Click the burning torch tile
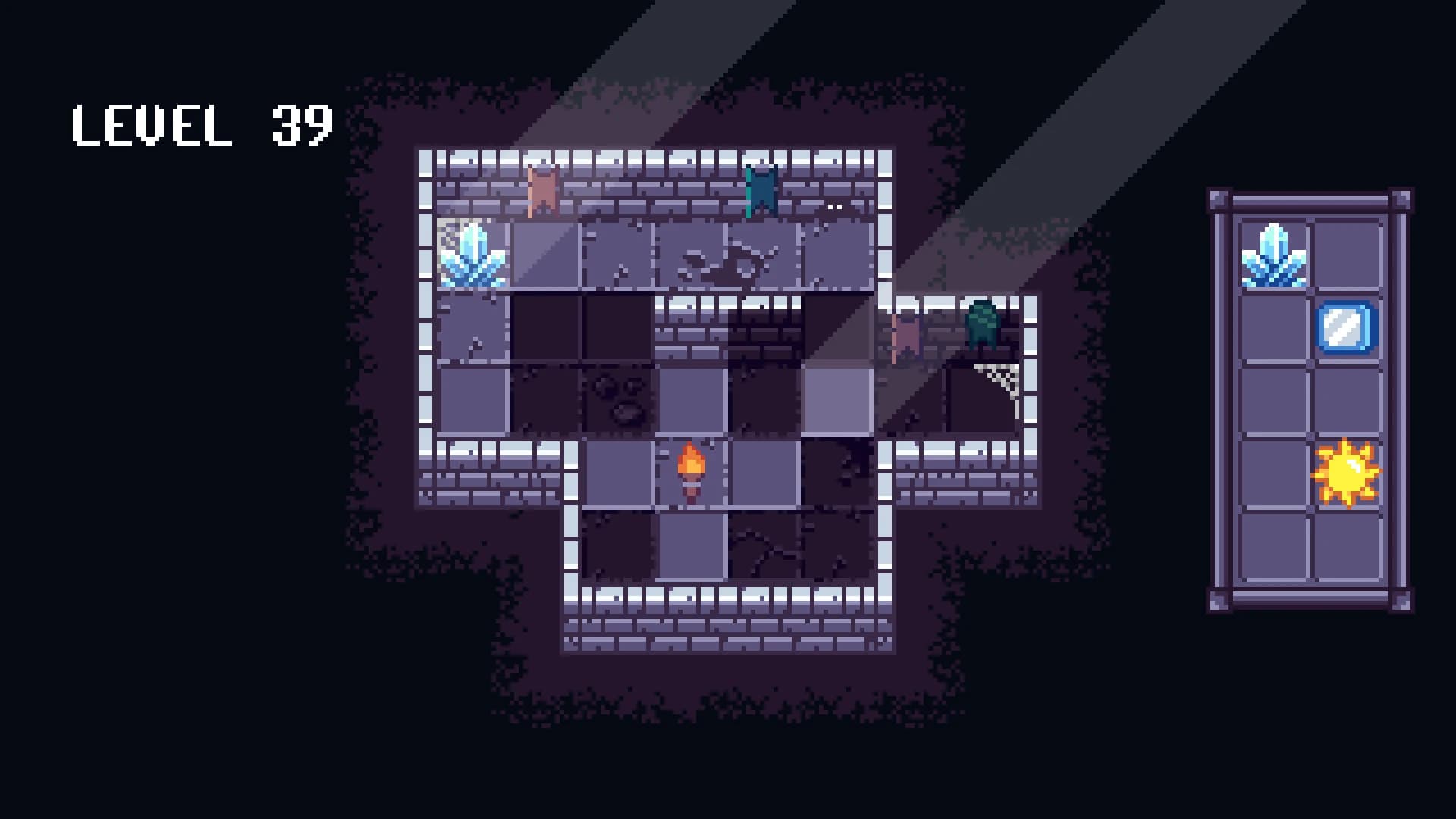The height and width of the screenshot is (819, 1456). 690,470
